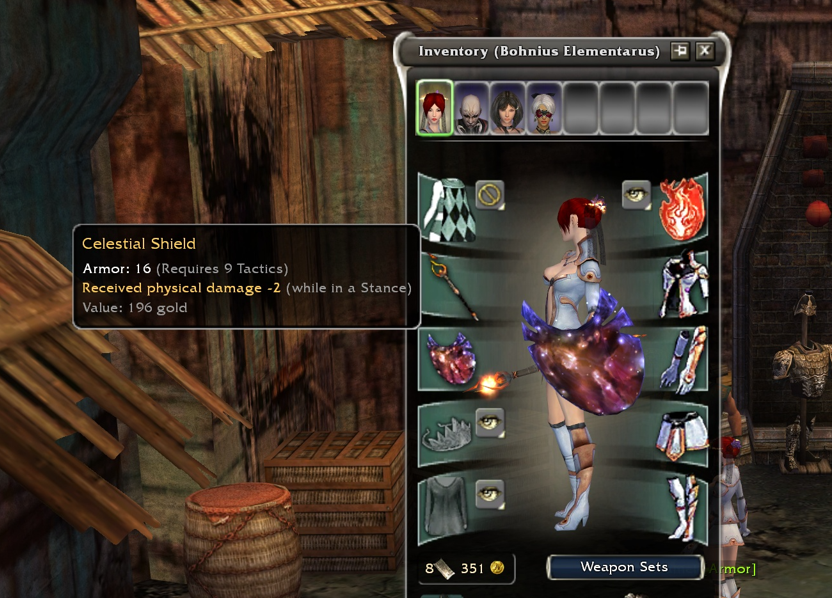The image size is (832, 598).
Task: Select the gloves armor slot
Action: 682,360
